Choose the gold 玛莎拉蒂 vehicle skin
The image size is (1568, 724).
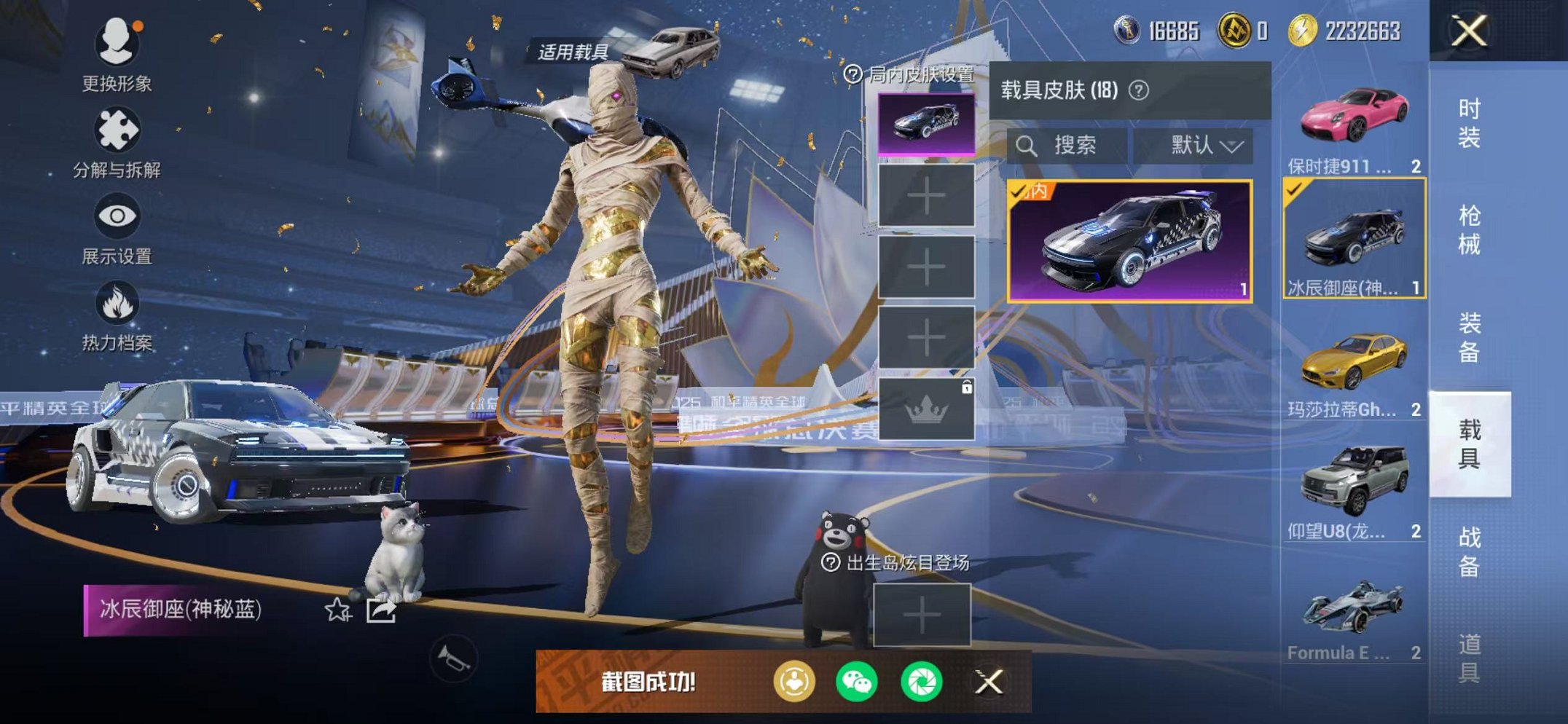(x=1354, y=368)
